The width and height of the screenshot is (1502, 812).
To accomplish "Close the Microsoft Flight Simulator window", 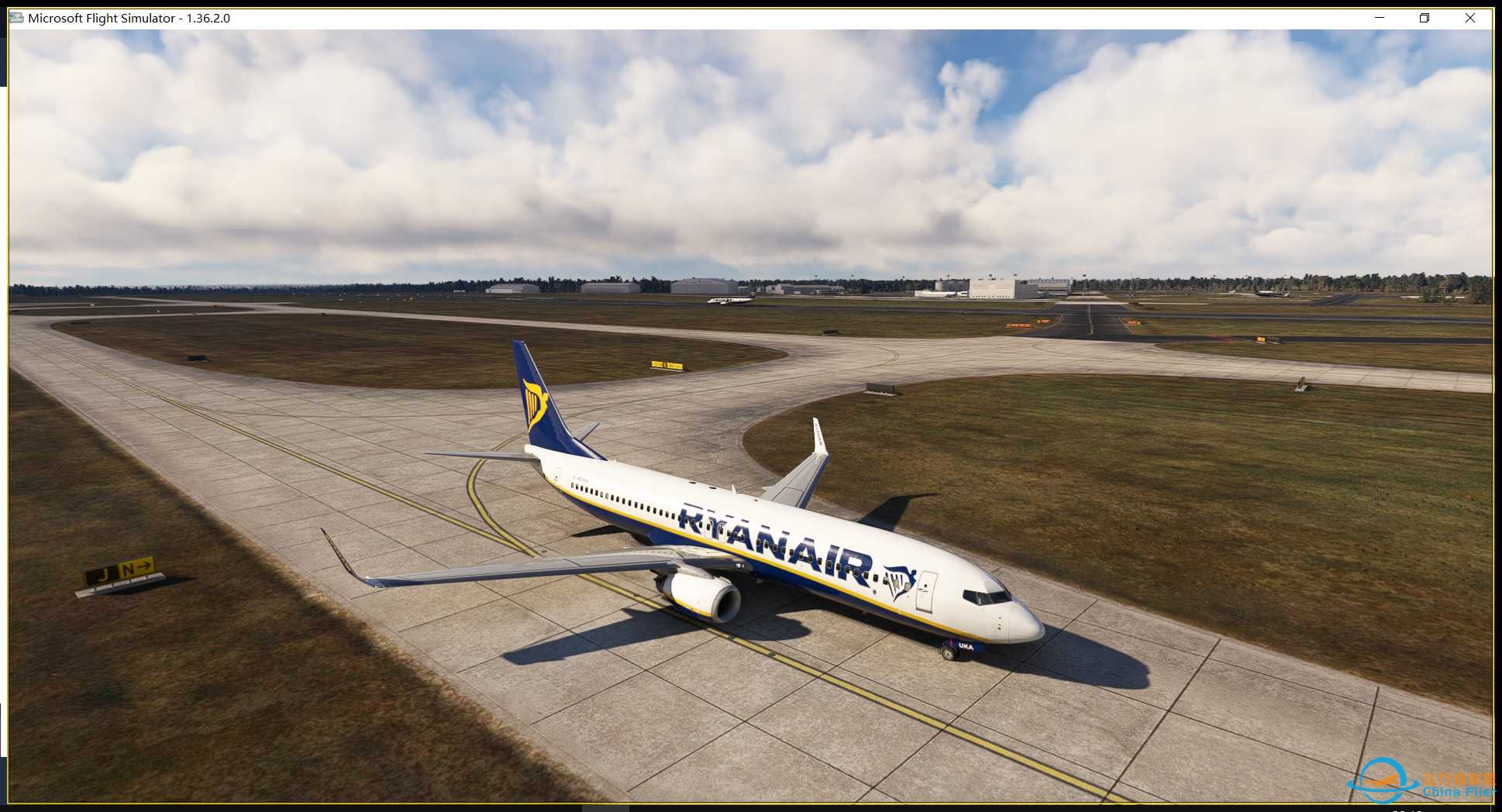I will click(1471, 17).
